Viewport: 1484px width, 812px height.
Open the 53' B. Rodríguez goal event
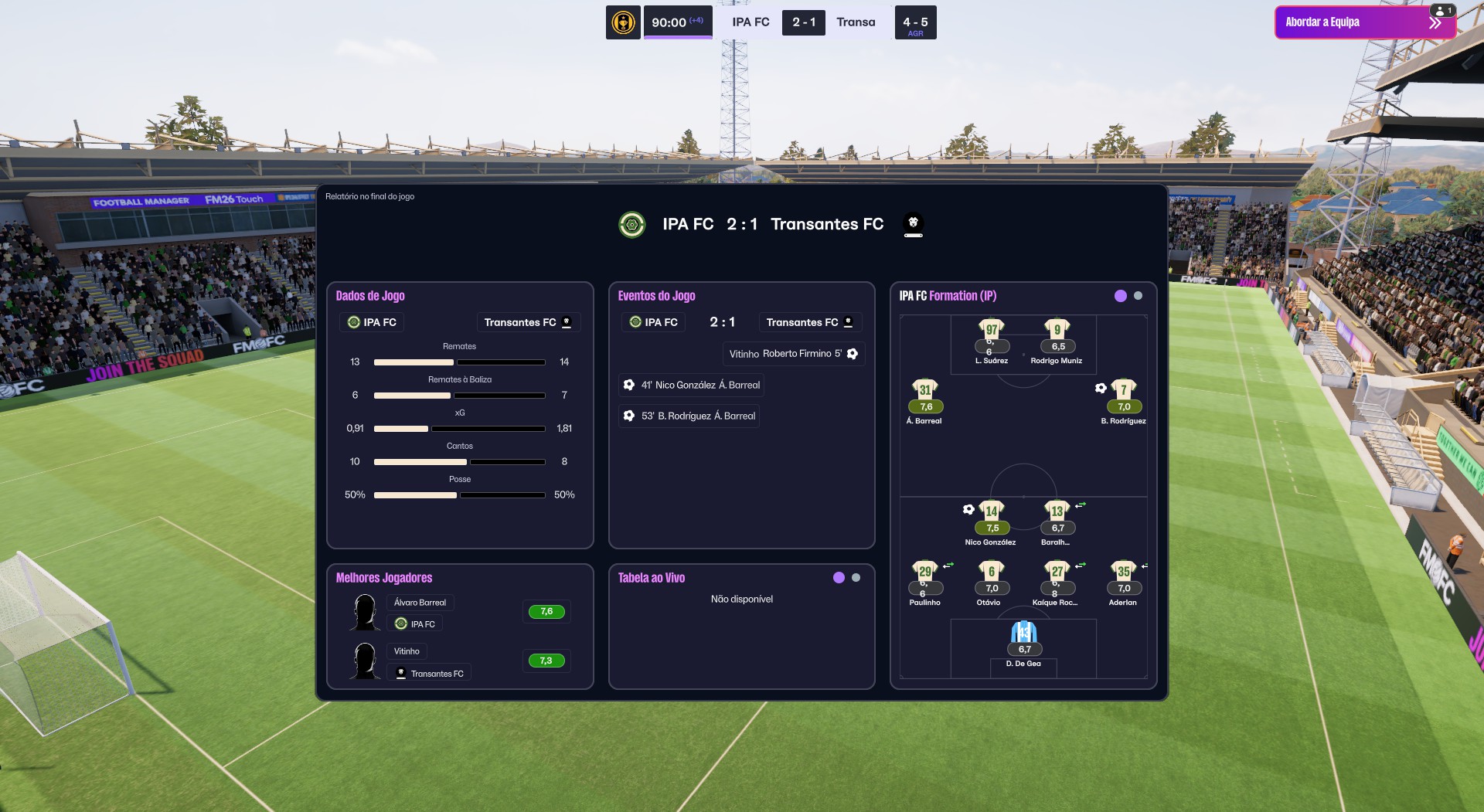(x=689, y=416)
